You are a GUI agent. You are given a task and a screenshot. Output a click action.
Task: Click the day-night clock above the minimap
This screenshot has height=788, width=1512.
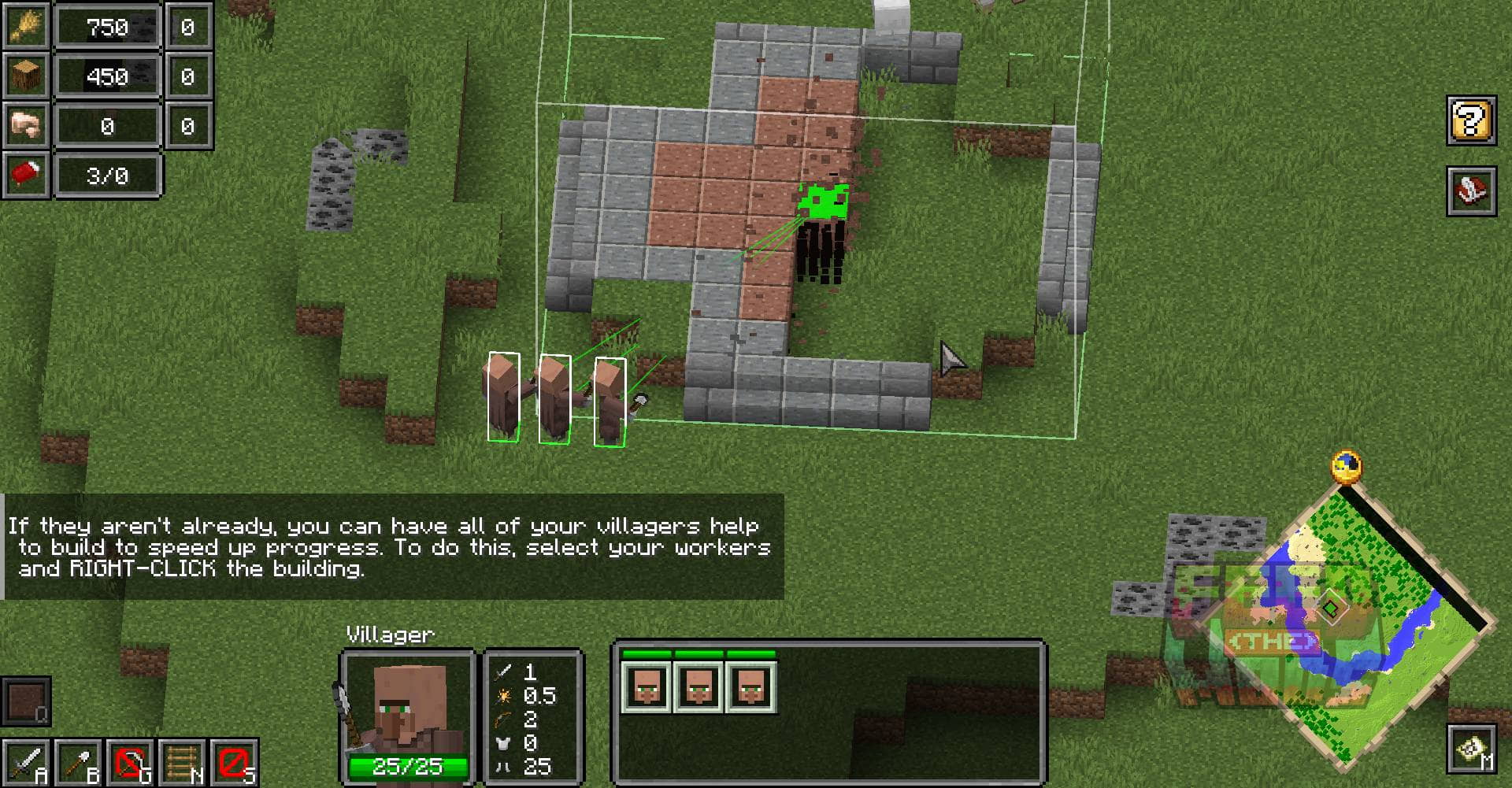point(1347,466)
